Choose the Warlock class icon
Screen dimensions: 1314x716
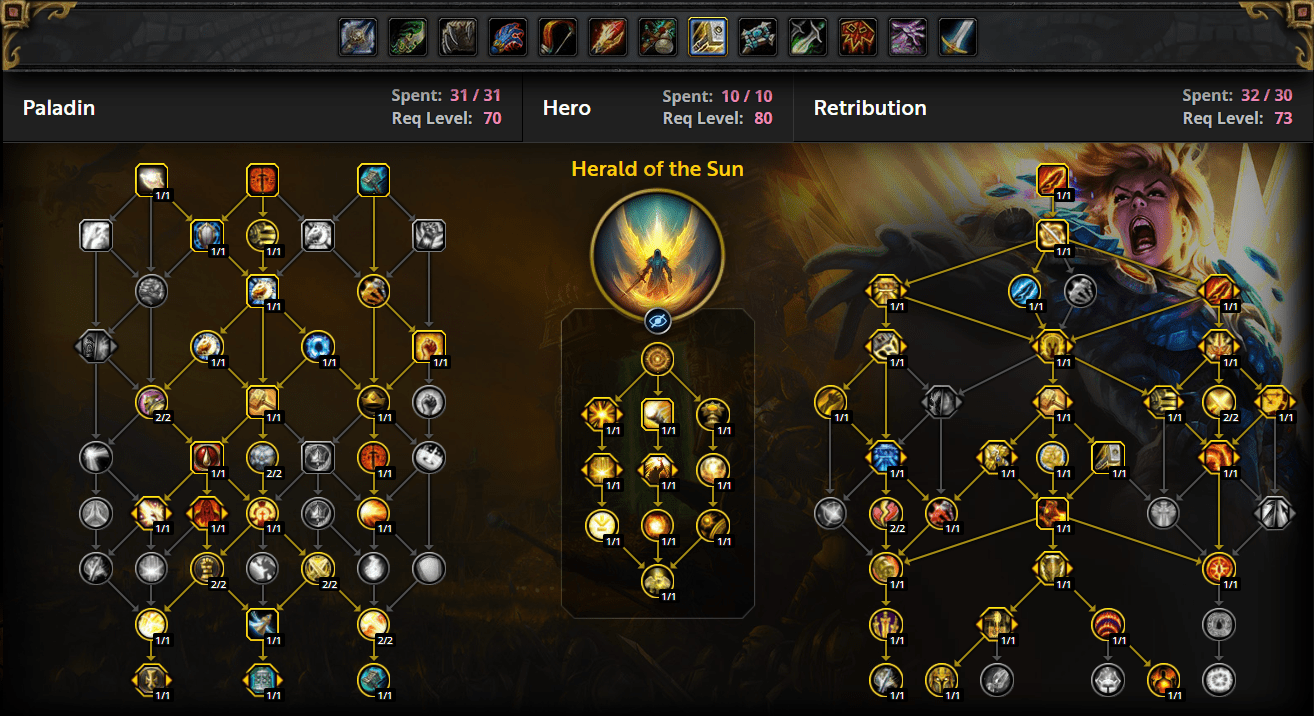click(x=907, y=38)
